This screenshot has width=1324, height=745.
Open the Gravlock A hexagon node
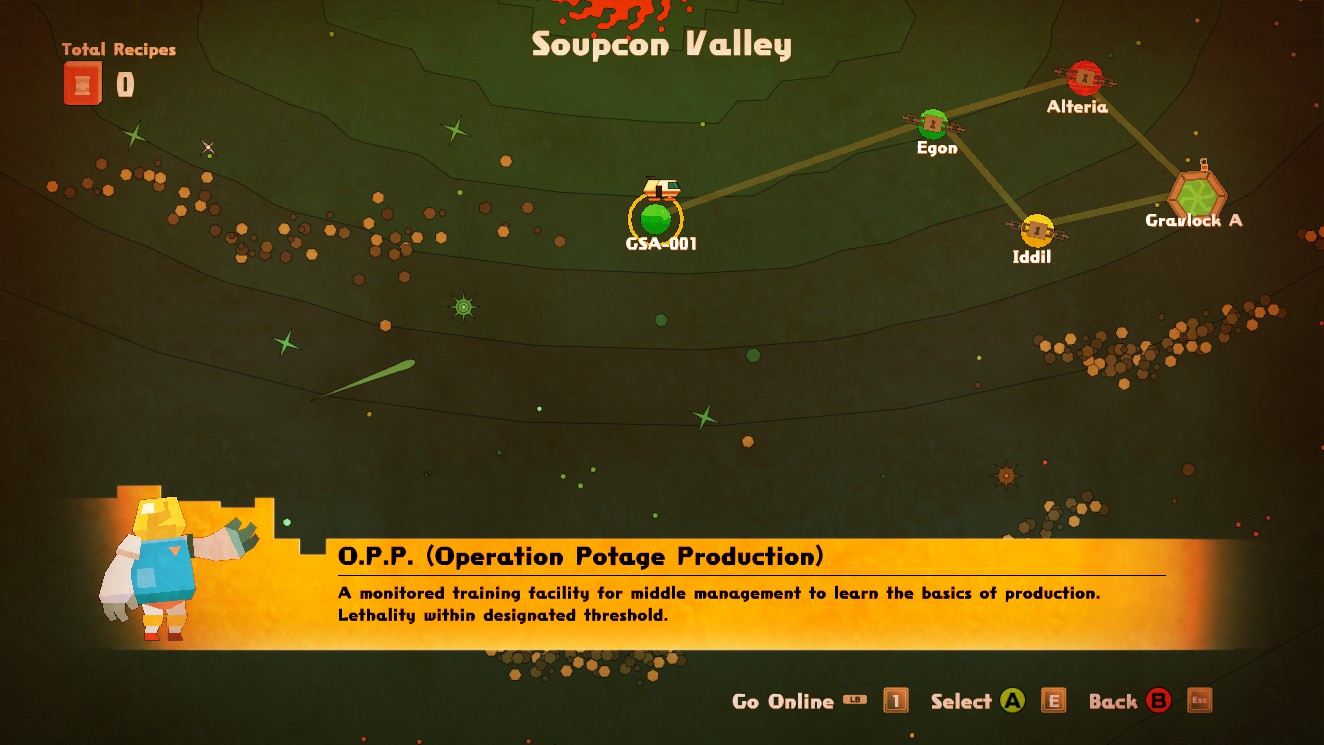1196,192
